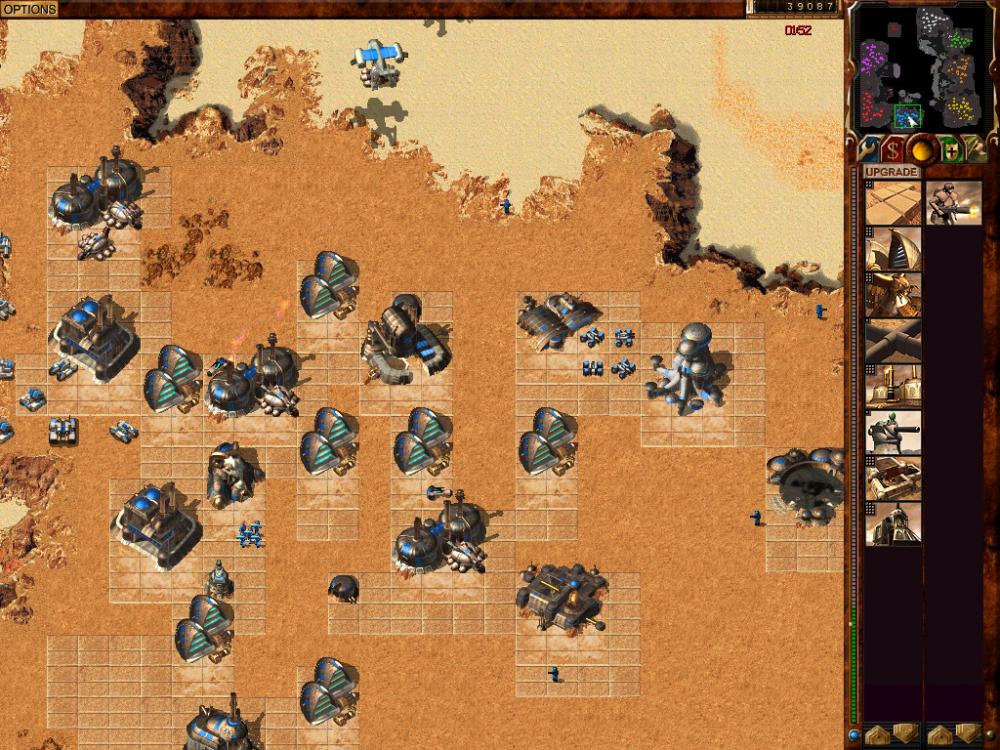Click the round orange orb button

[921, 150]
